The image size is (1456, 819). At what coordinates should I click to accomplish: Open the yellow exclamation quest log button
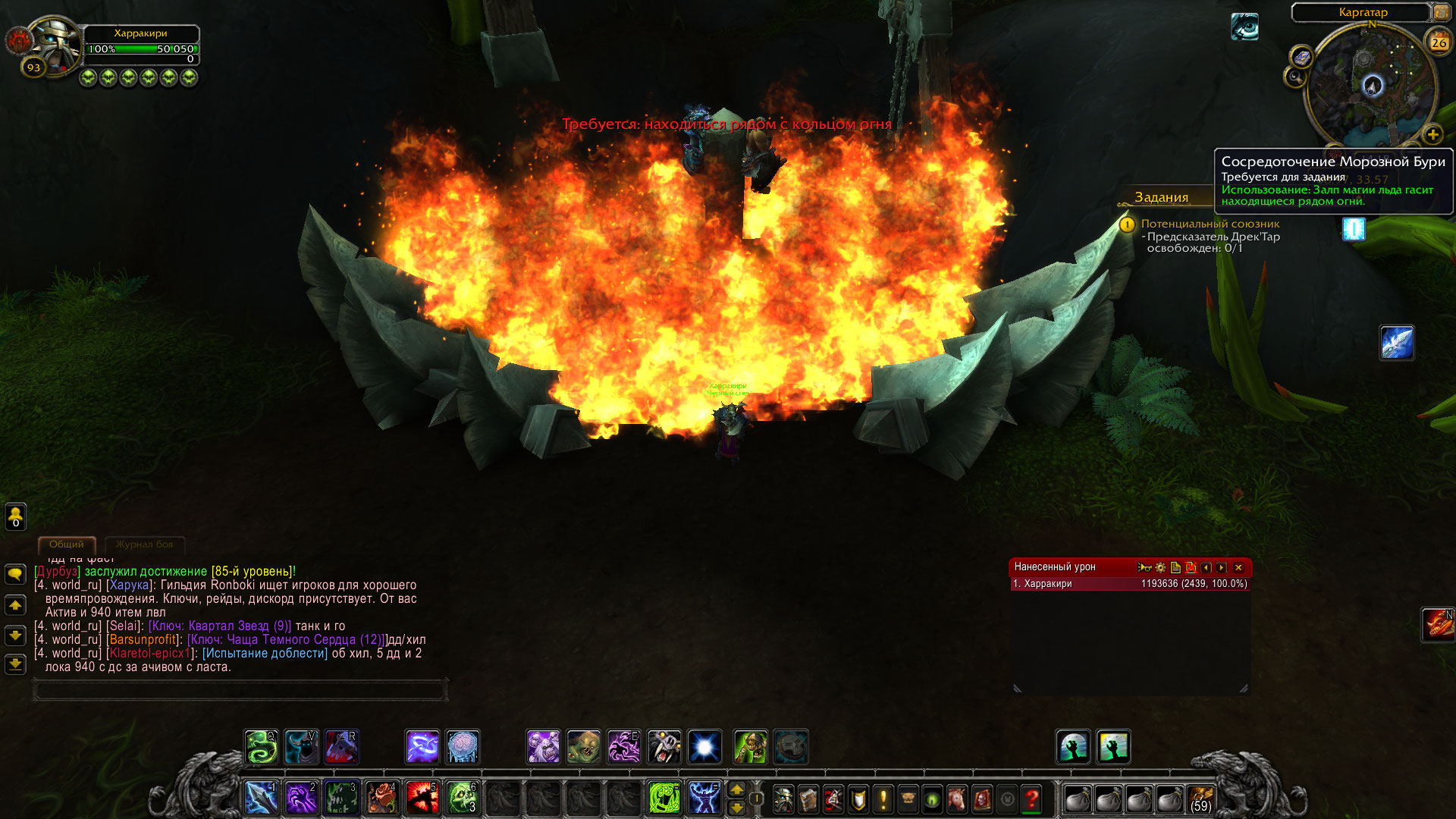pyautogui.click(x=883, y=799)
